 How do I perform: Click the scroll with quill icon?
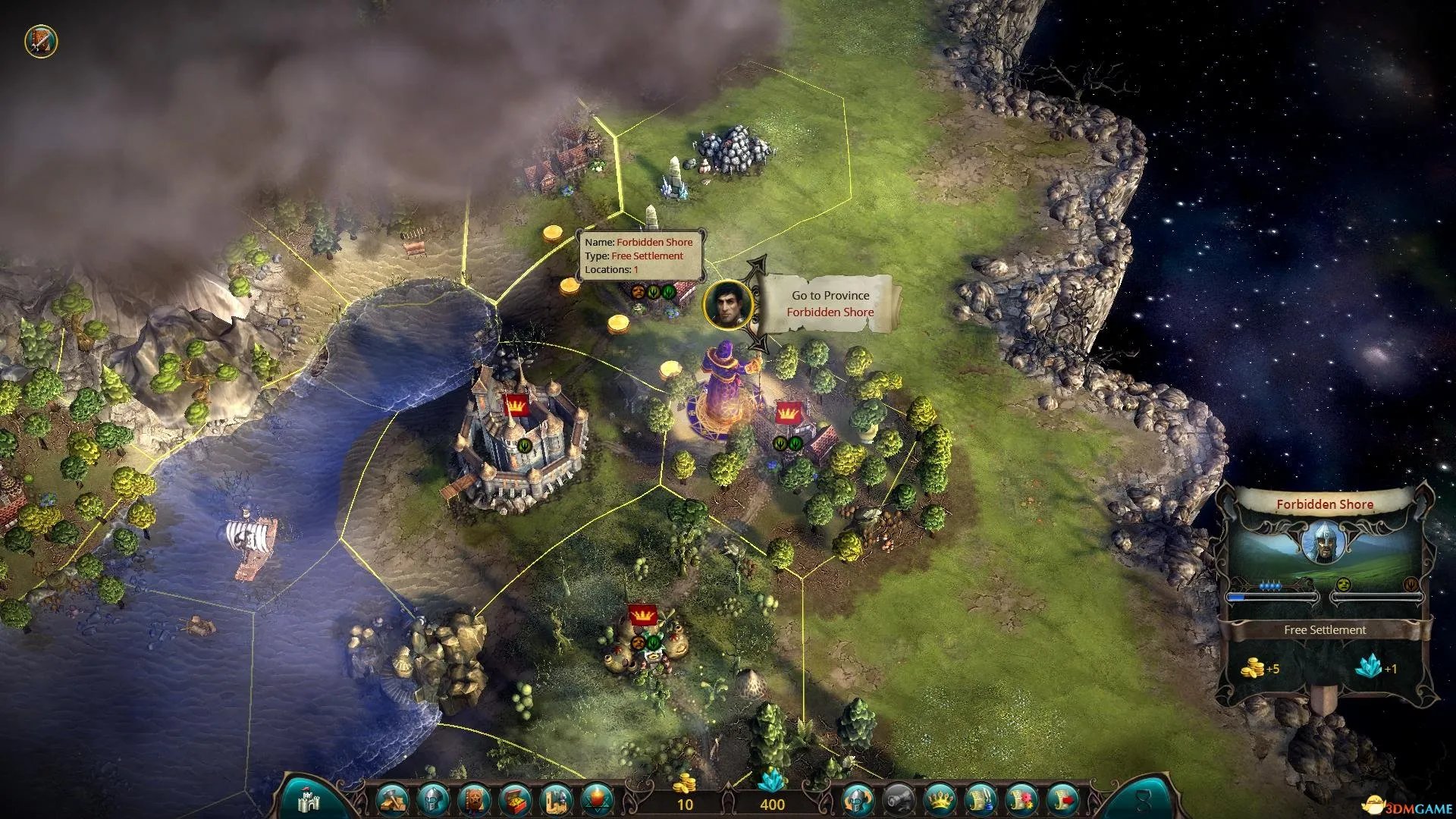[981, 800]
